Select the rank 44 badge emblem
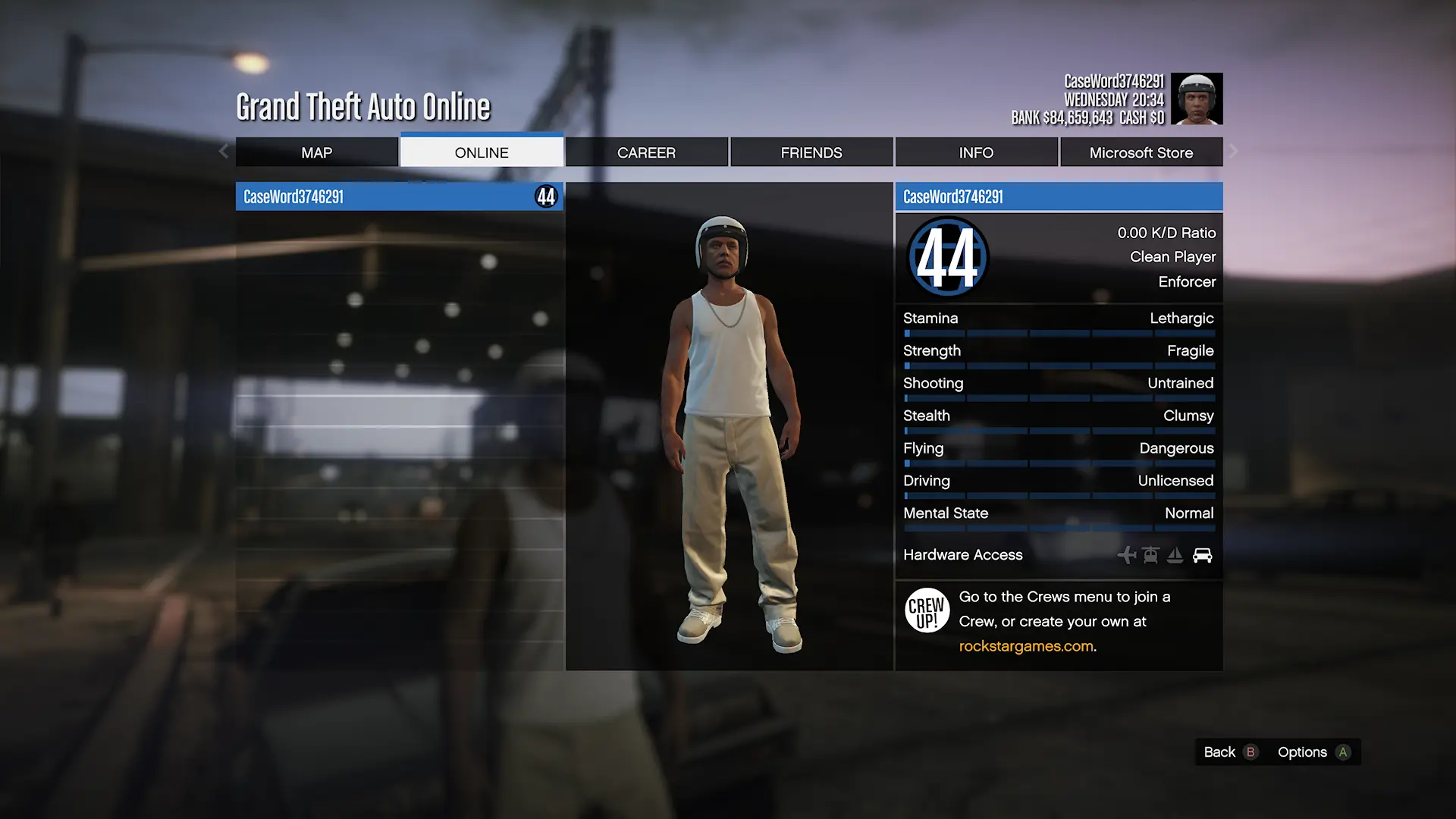The height and width of the screenshot is (819, 1456). [x=946, y=257]
